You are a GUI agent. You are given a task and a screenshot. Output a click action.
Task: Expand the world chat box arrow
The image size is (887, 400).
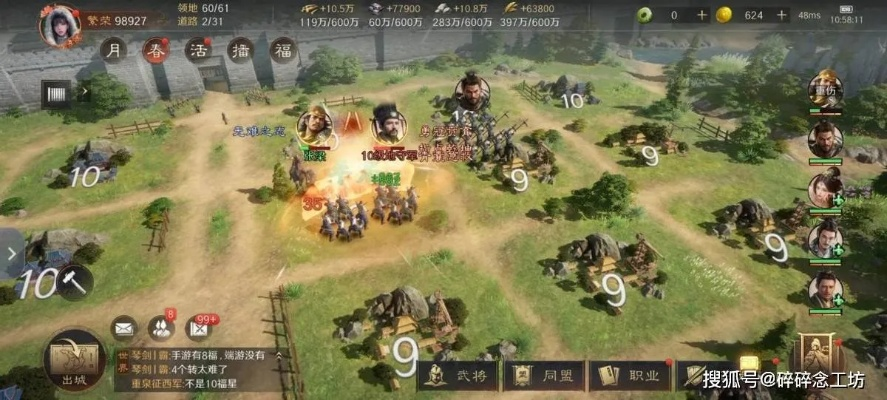(x=279, y=355)
